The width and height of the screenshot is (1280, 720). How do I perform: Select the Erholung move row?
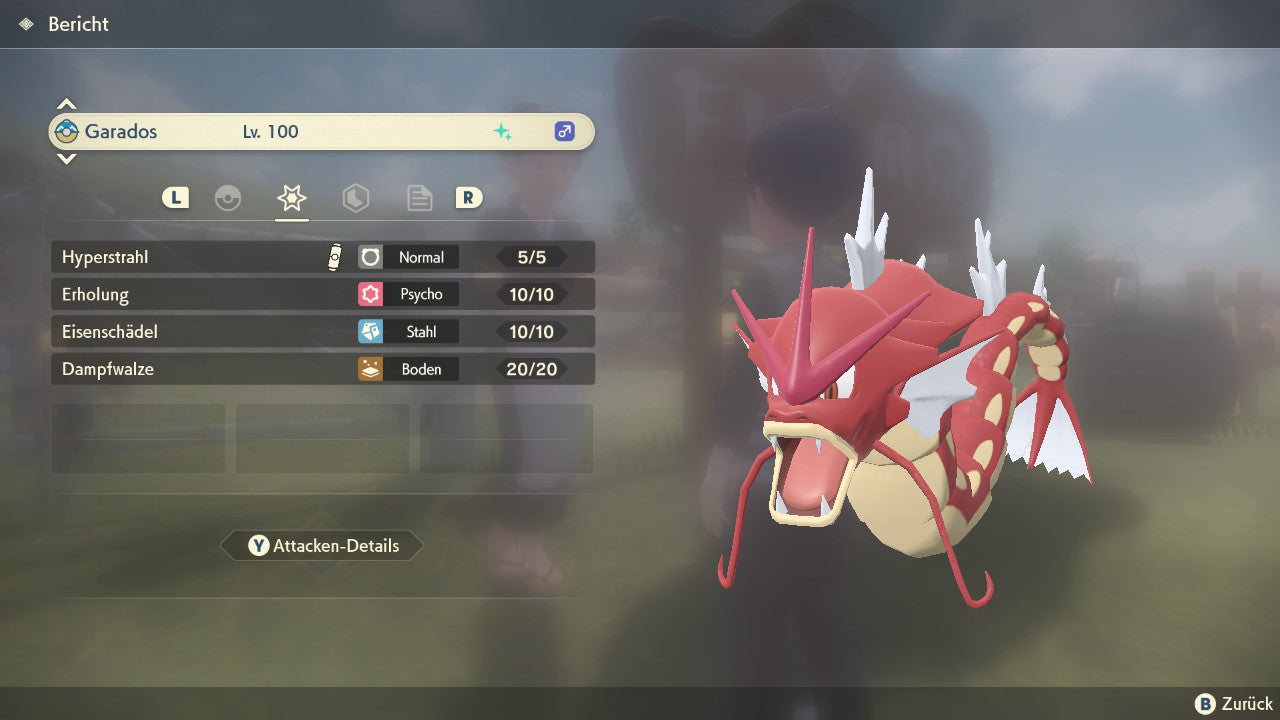click(x=322, y=294)
